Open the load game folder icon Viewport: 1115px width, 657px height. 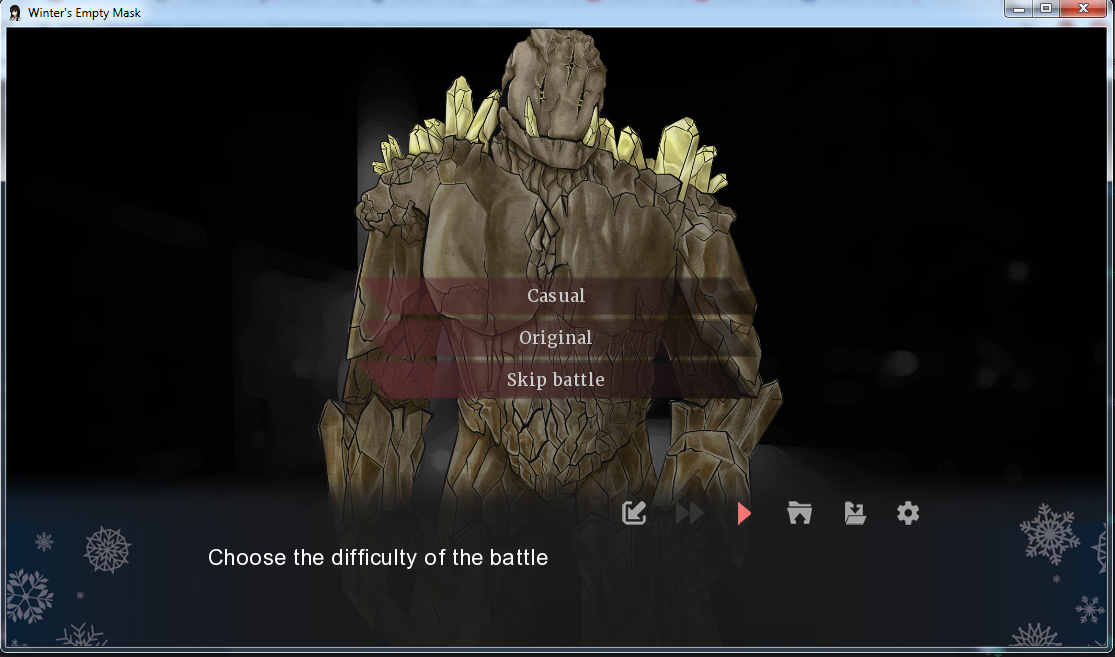(799, 513)
